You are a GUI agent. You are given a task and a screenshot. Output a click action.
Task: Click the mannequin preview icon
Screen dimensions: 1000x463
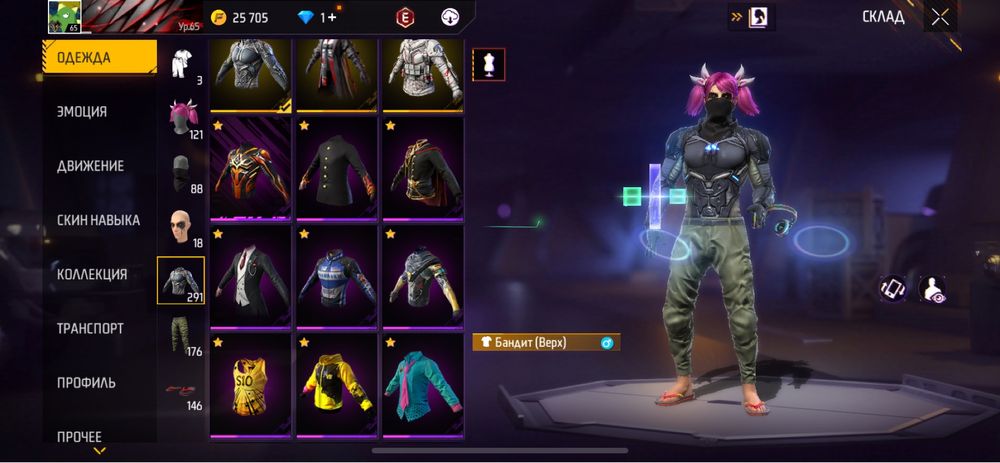coord(489,64)
